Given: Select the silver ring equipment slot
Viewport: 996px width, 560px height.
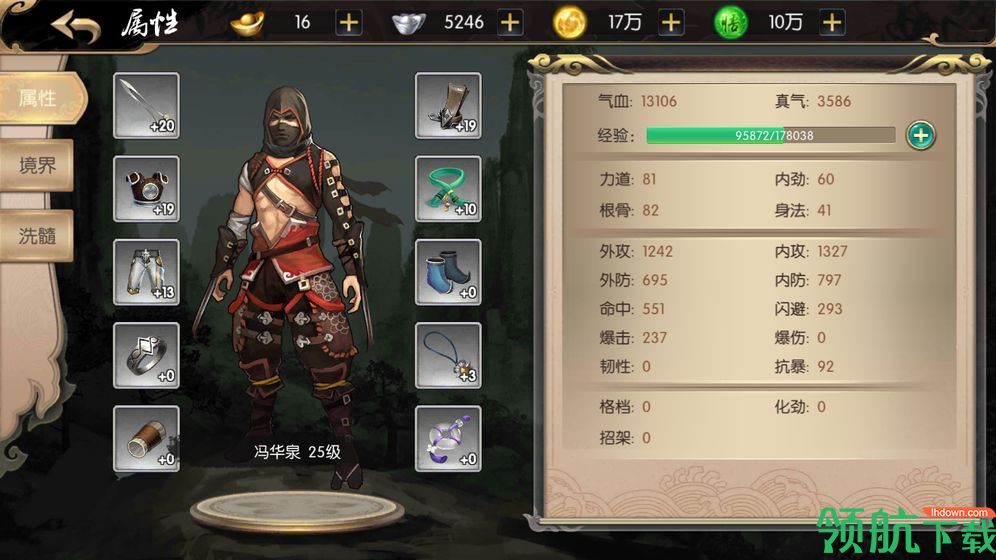Looking at the screenshot, I should 147,356.
